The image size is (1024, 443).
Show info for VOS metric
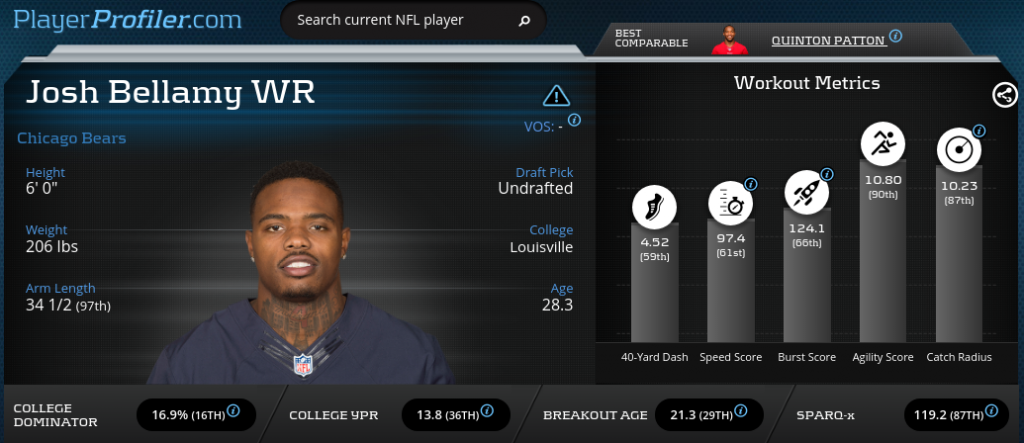575,119
